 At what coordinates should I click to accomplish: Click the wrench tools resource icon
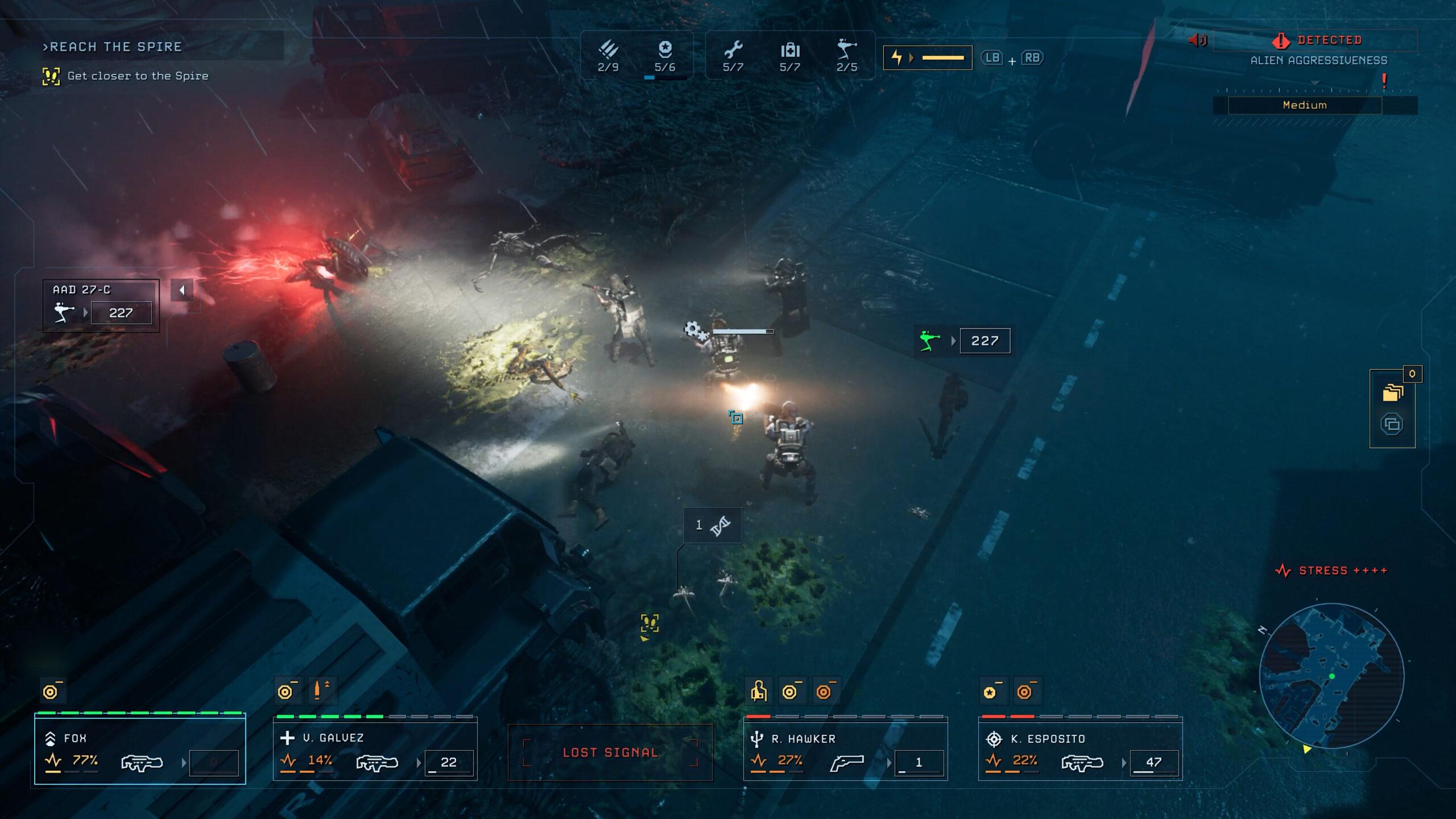[733, 51]
